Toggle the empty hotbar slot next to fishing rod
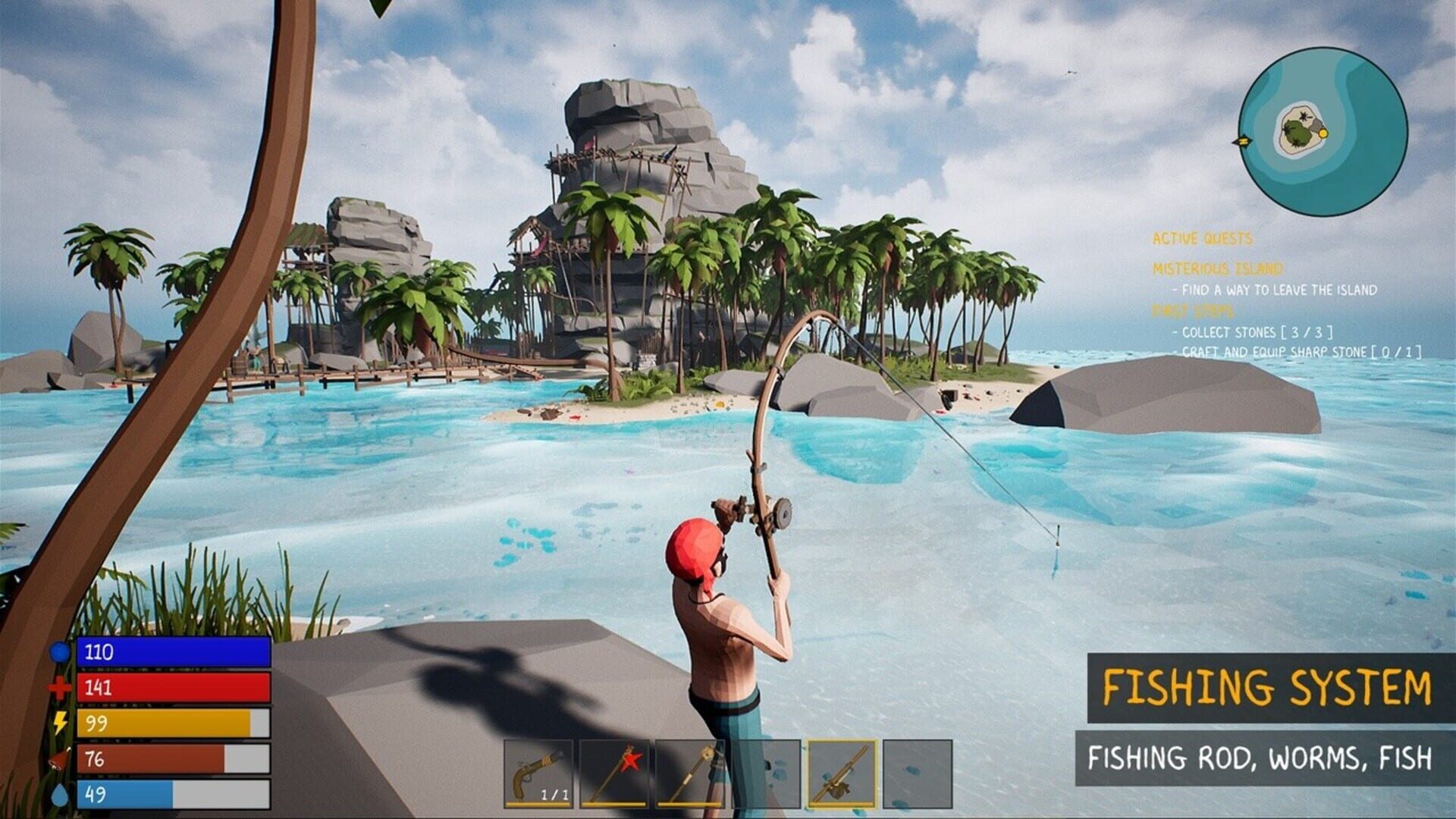 767,773
